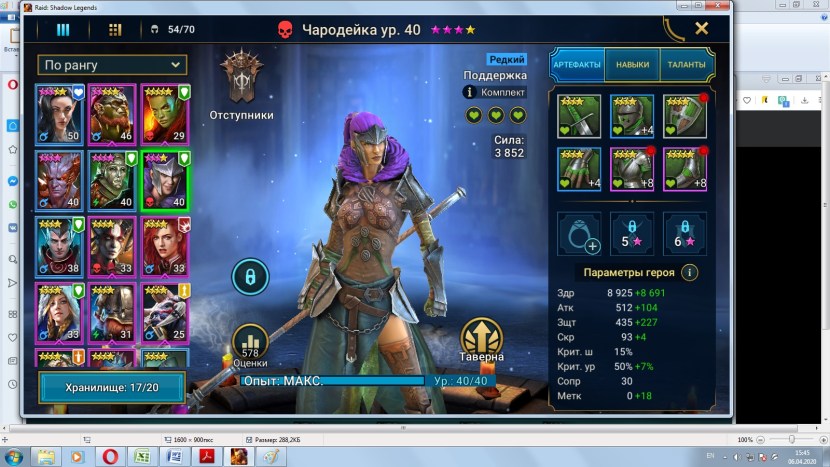Switch to the Навыки tab
This screenshot has height=467, width=830.
632,65
